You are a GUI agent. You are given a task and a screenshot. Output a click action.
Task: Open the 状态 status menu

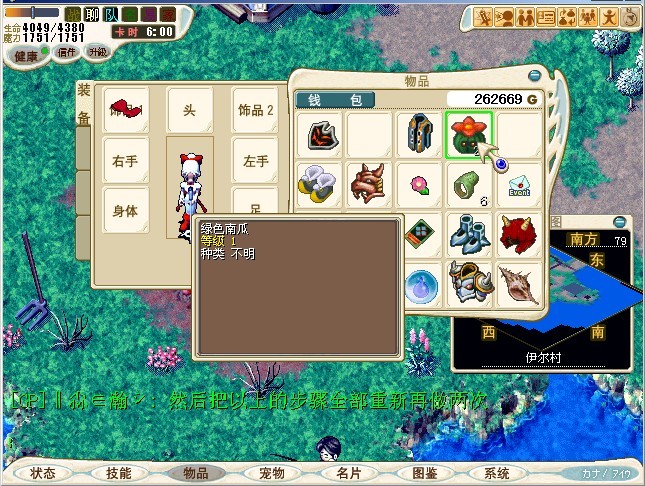click(42, 473)
